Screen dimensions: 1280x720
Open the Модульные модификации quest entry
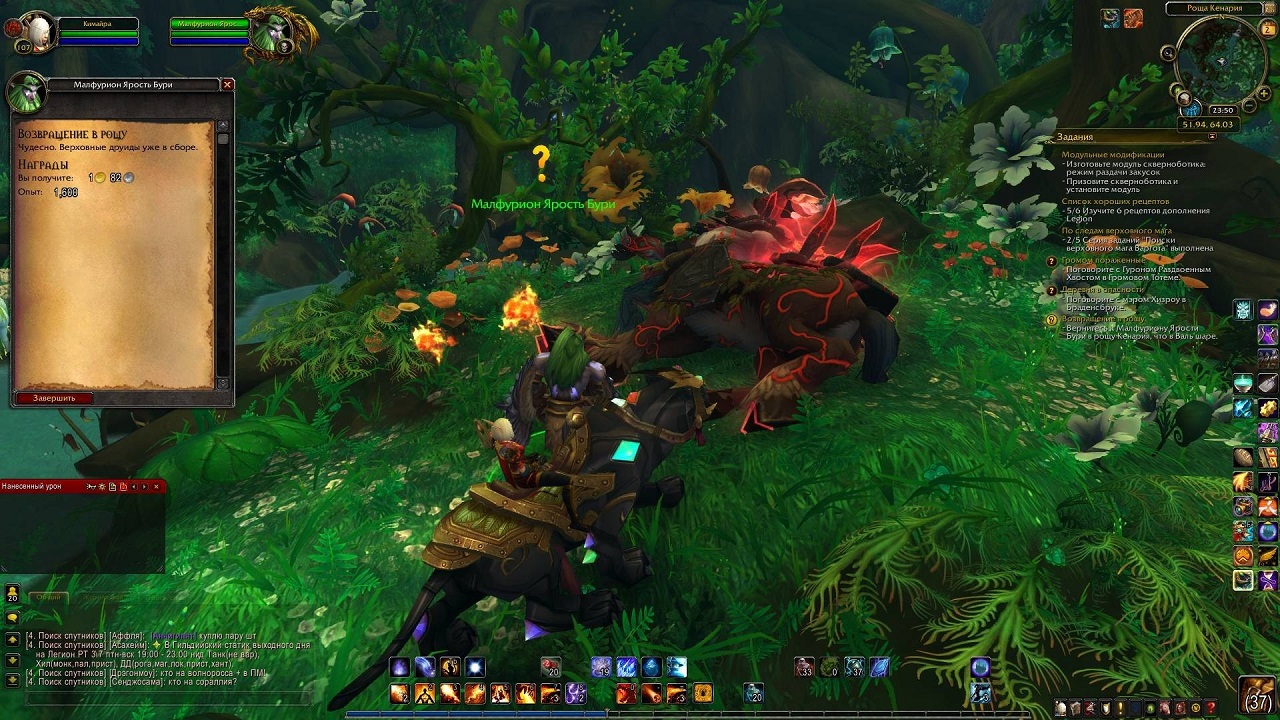tap(1112, 155)
